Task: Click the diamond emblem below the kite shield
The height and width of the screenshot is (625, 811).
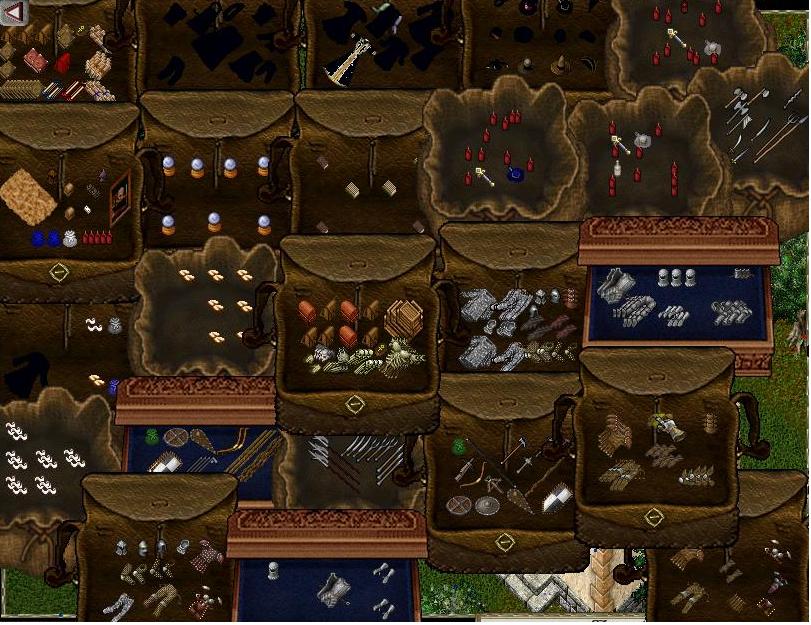Action: coord(505,541)
